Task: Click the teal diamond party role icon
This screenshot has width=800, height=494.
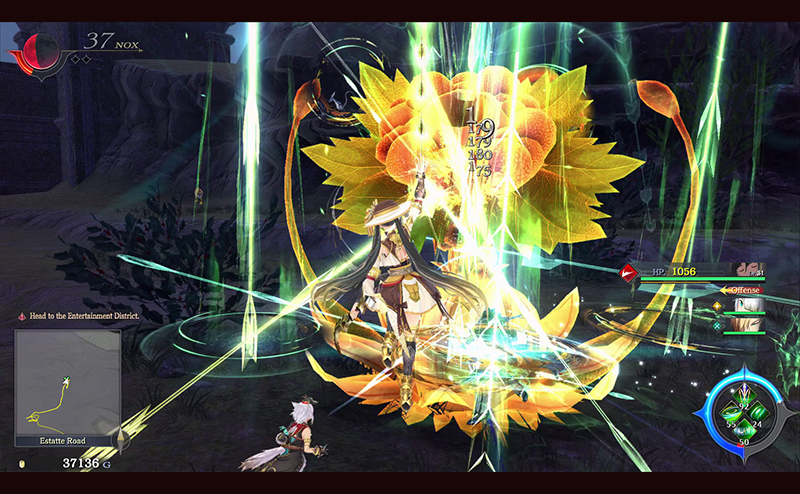Action: pyautogui.click(x=716, y=325)
